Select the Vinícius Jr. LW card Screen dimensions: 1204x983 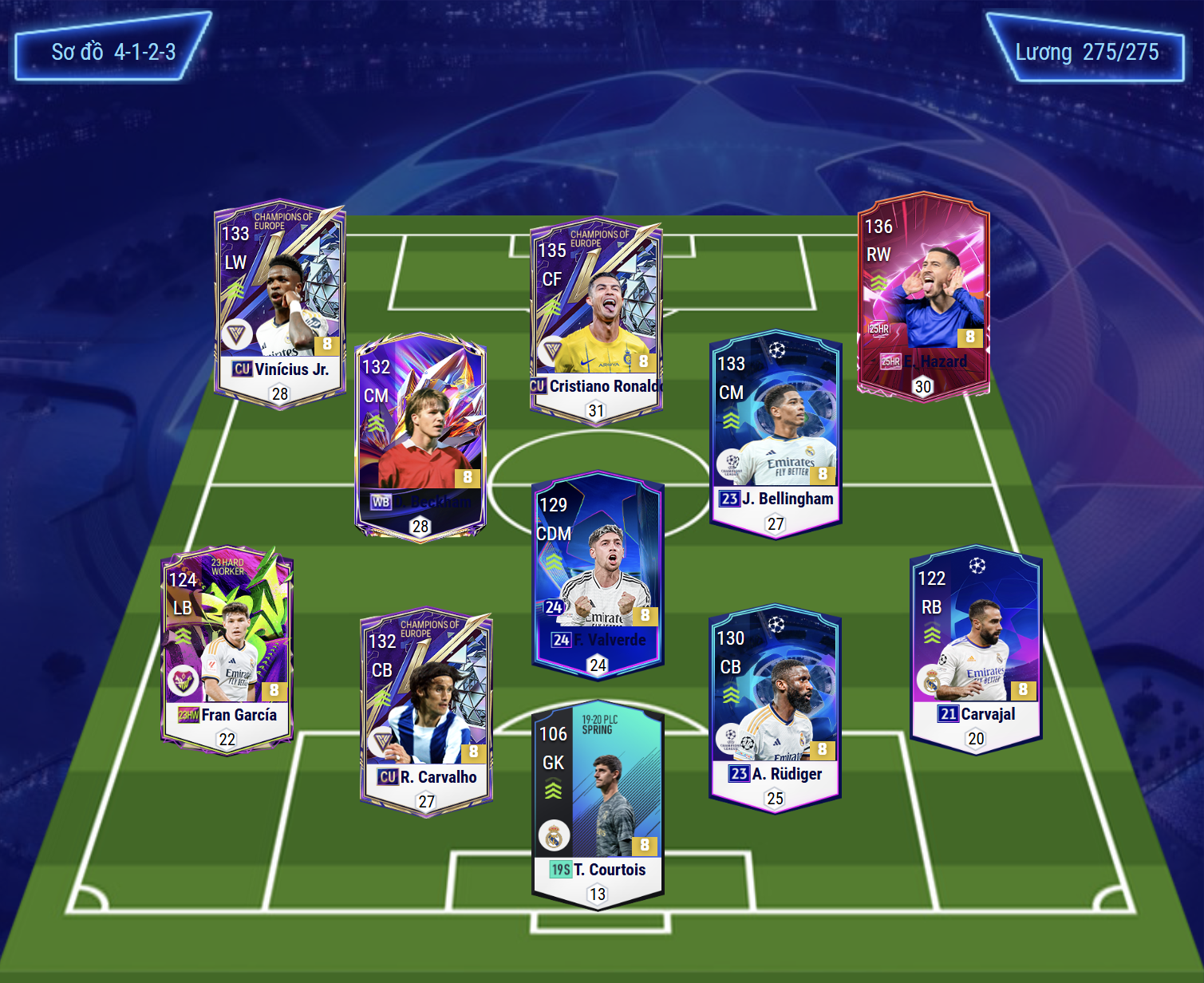pyautogui.click(x=279, y=304)
